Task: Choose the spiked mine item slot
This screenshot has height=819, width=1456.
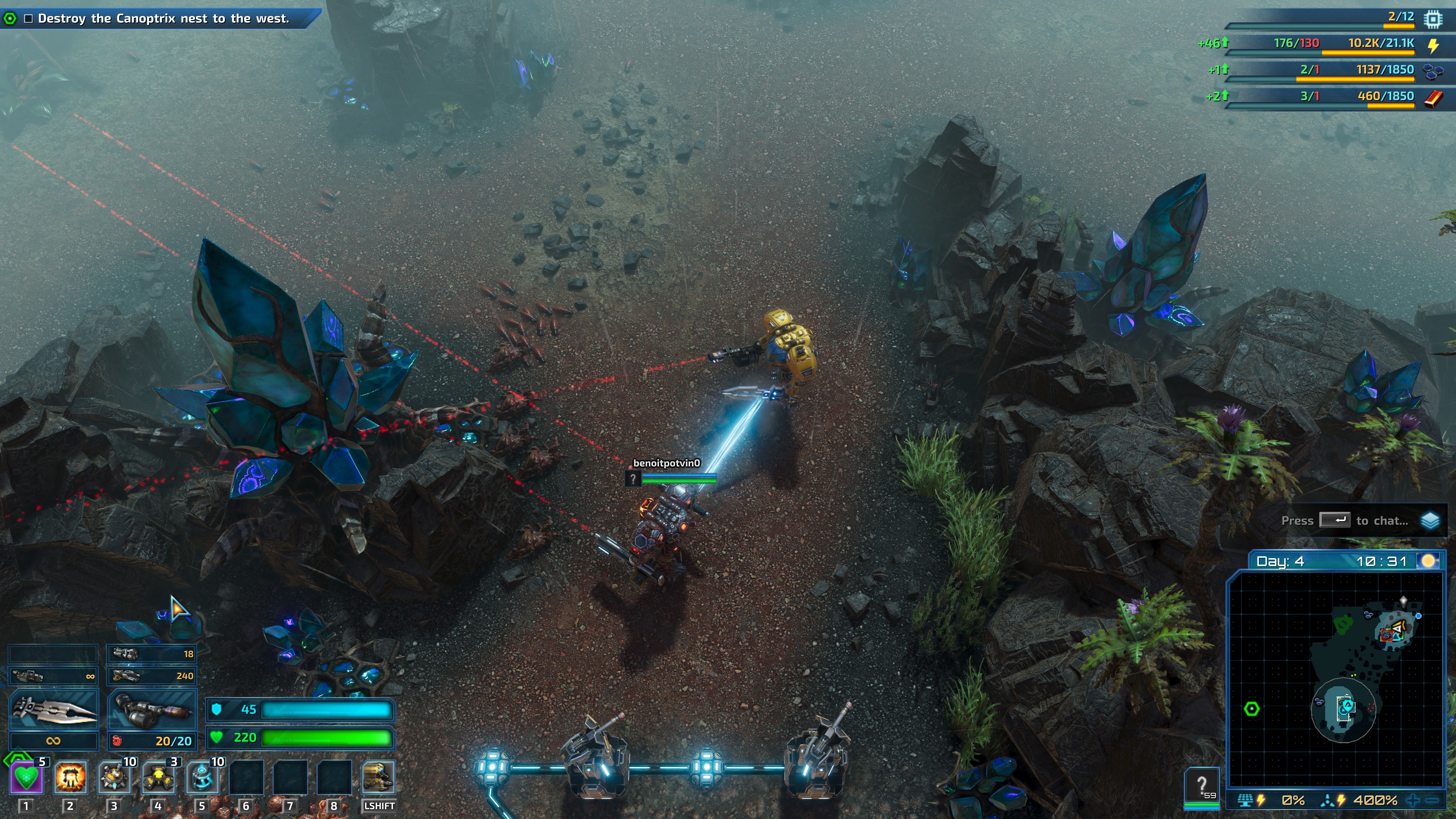Action: (114, 778)
